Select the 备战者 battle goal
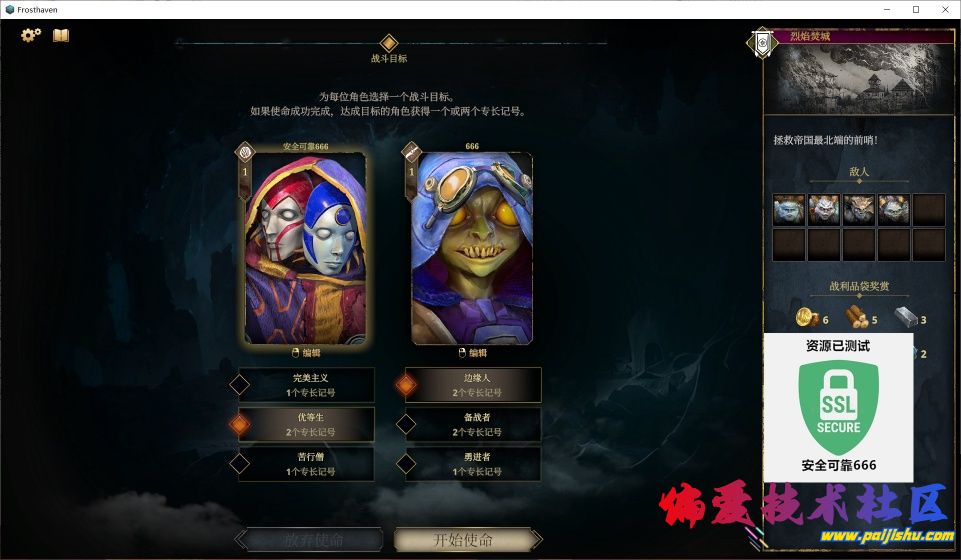The width and height of the screenshot is (961, 560). [x=477, y=425]
